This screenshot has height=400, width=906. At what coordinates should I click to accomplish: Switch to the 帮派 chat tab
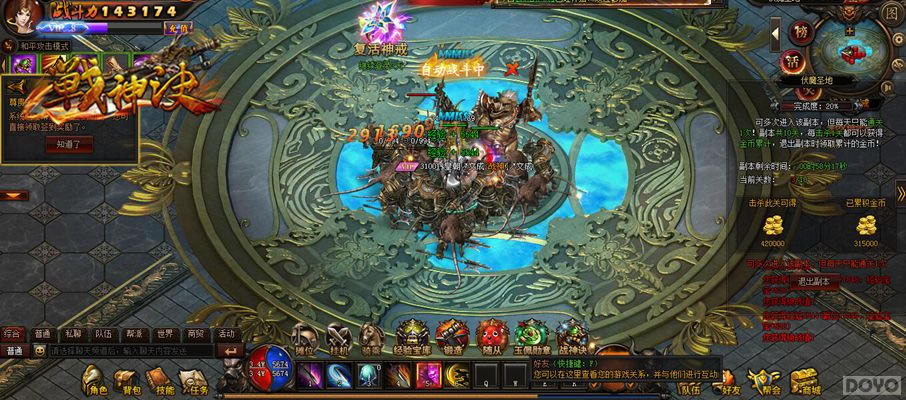coord(134,333)
